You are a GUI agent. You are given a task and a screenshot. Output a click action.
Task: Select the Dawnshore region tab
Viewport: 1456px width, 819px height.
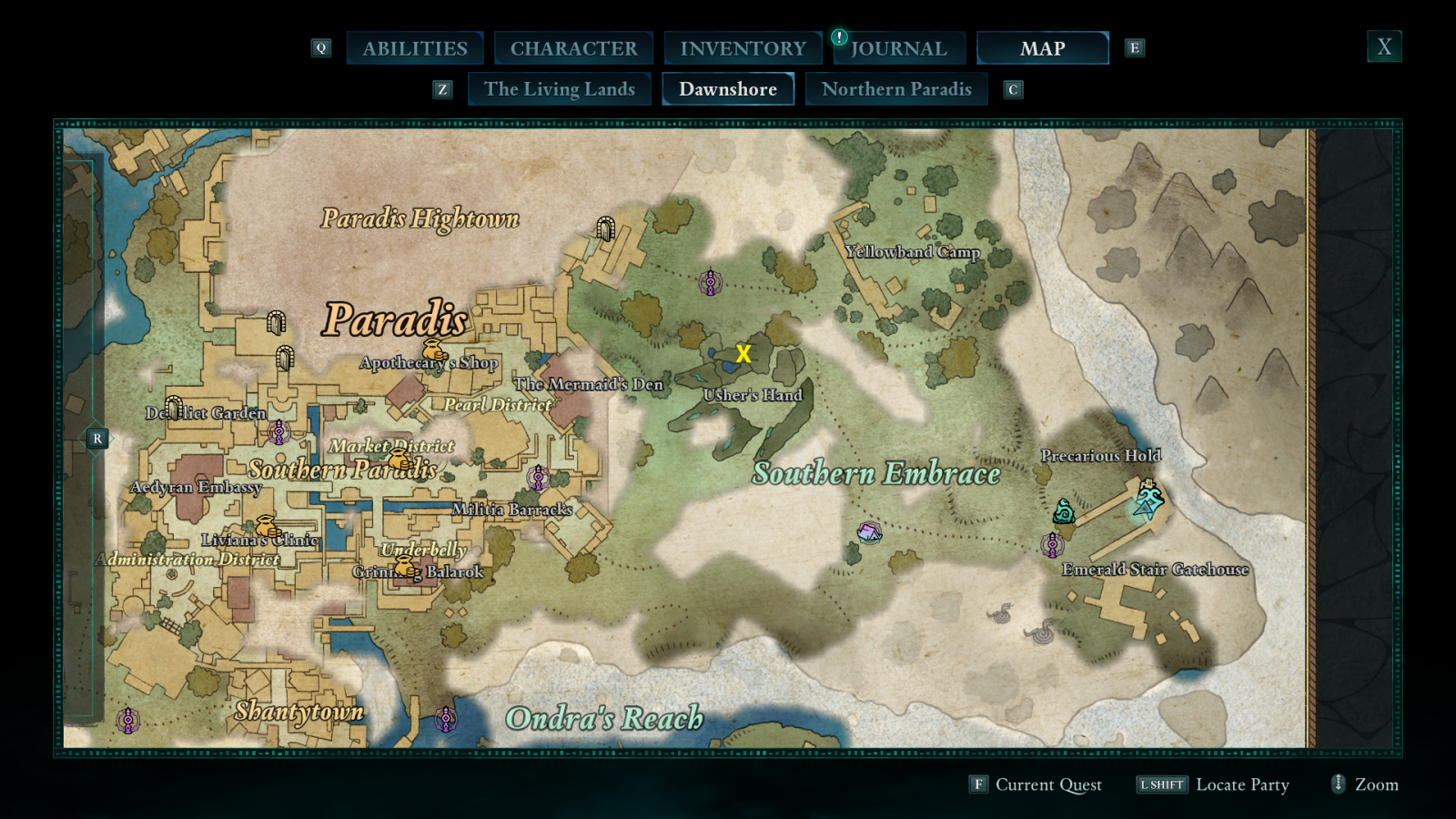(728, 89)
